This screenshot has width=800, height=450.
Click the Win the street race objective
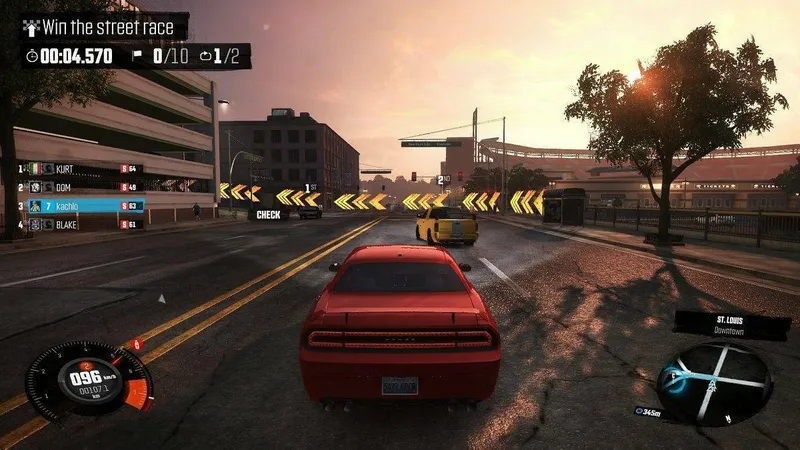pyautogui.click(x=104, y=27)
